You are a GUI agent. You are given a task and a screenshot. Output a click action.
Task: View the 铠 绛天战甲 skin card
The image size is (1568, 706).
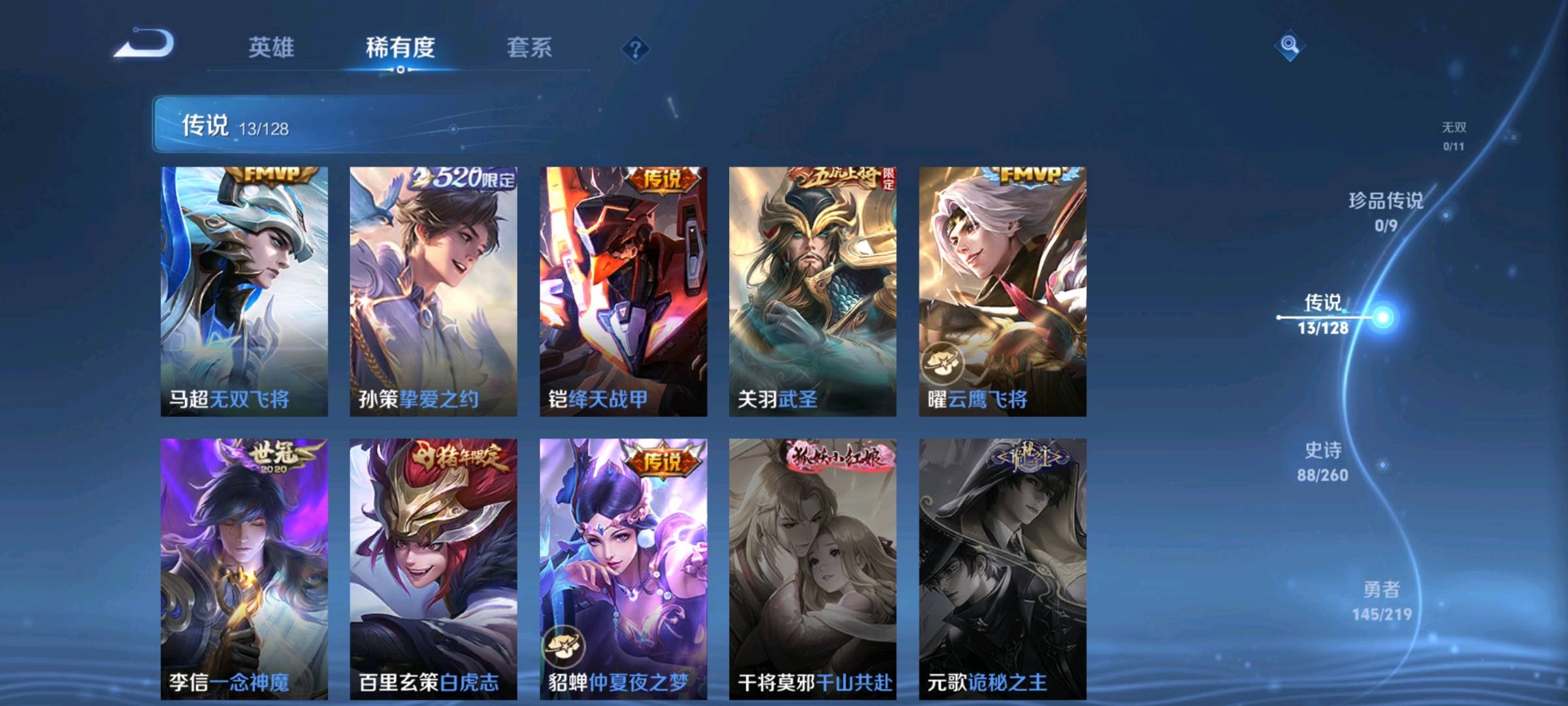coord(623,291)
